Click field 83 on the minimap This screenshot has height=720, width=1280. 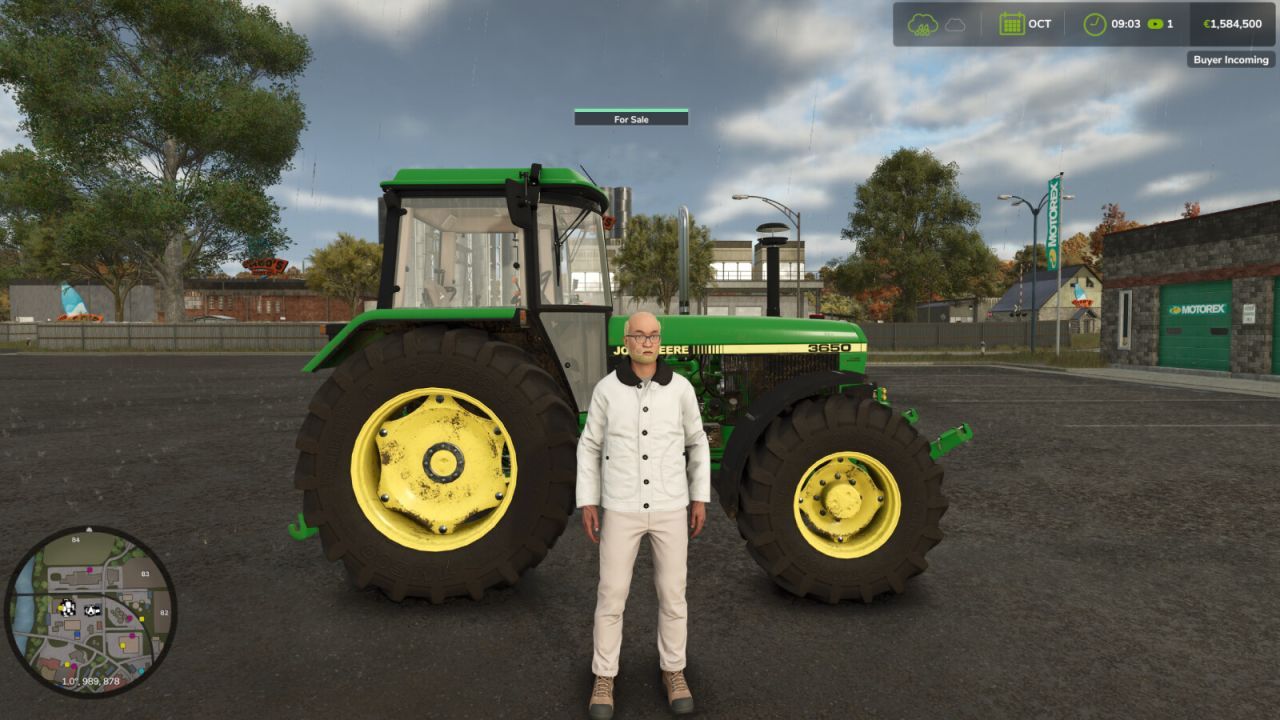point(145,574)
